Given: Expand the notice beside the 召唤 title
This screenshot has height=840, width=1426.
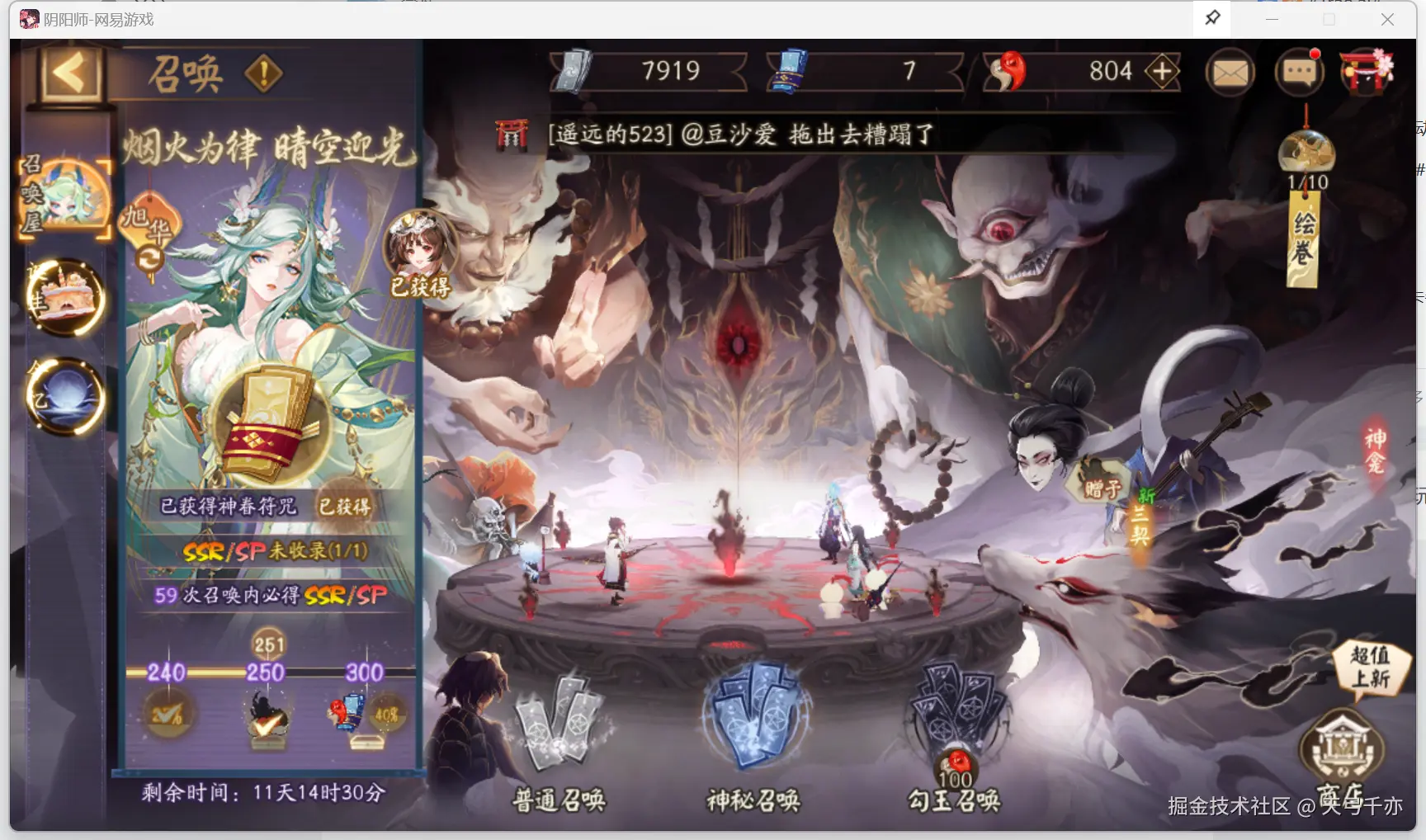Looking at the screenshot, I should coord(262,74).
